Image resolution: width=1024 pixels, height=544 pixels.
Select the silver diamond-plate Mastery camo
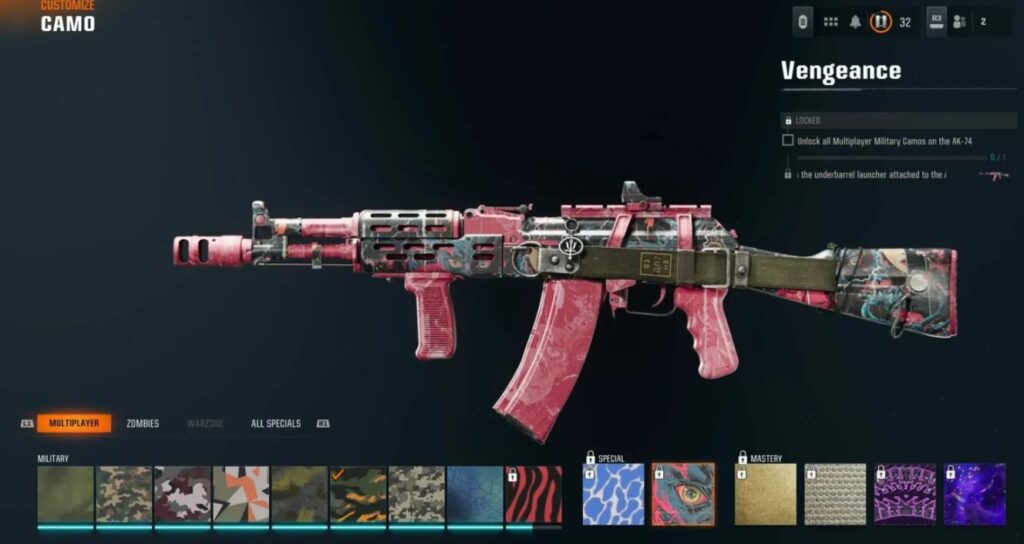(x=835, y=494)
